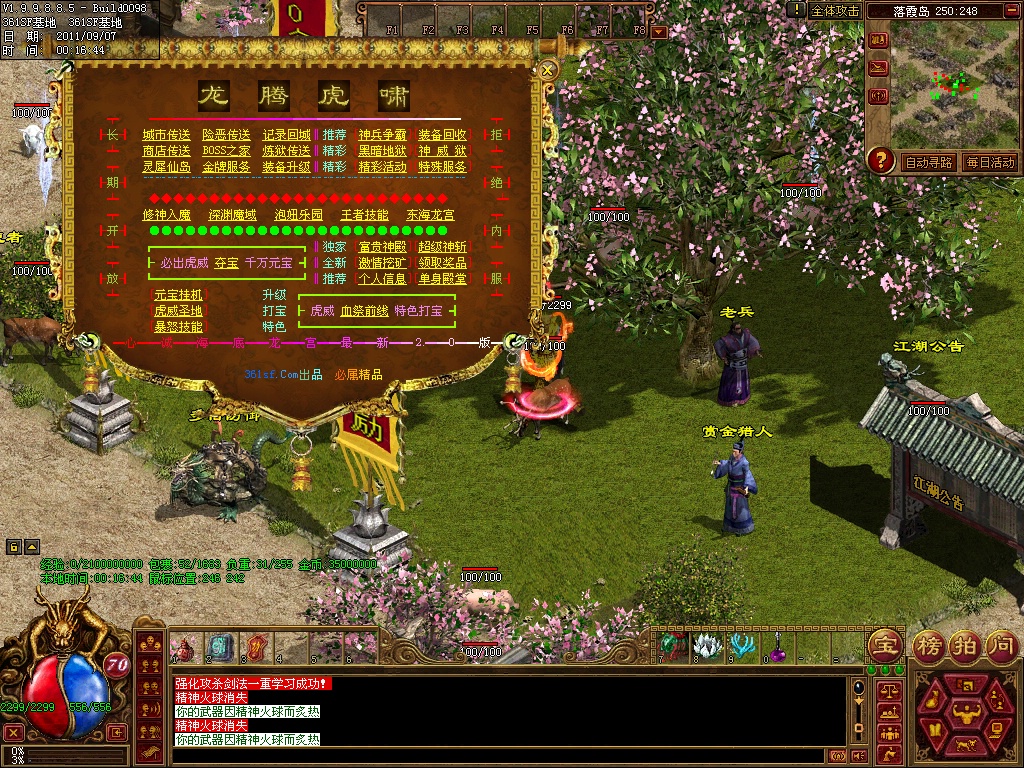The height and width of the screenshot is (768, 1024).
Task: Select the BOSS之家 link
Action: click(226, 151)
